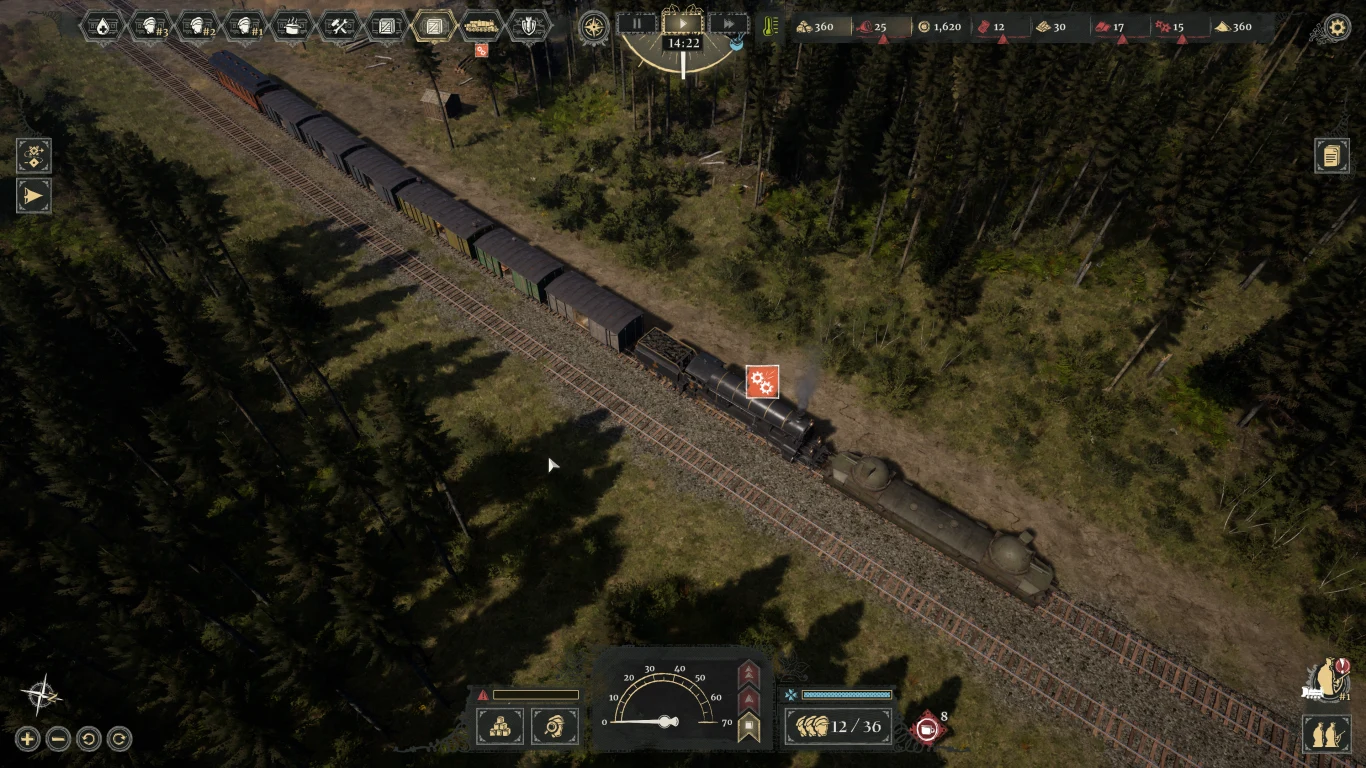Open the journal icon on the right edge
The width and height of the screenshot is (1366, 768).
coord(1333,155)
